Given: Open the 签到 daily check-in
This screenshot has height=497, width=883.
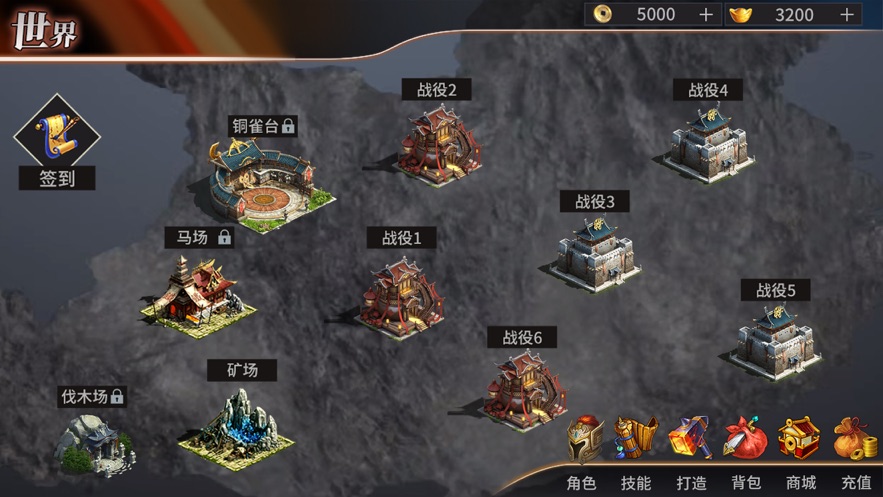Looking at the screenshot, I should (56, 142).
